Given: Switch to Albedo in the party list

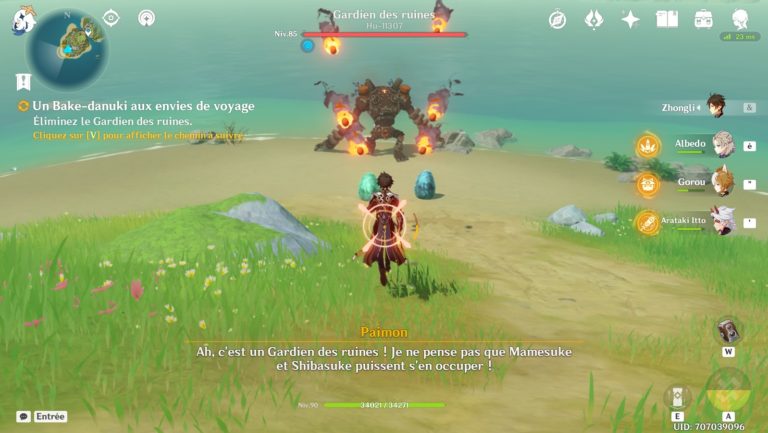Looking at the screenshot, I should point(722,144).
